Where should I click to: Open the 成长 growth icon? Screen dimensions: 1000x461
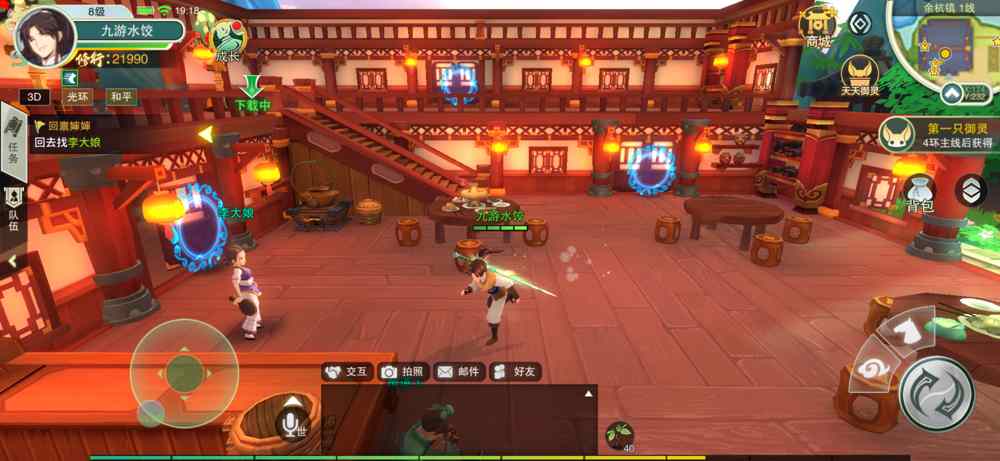(230, 40)
